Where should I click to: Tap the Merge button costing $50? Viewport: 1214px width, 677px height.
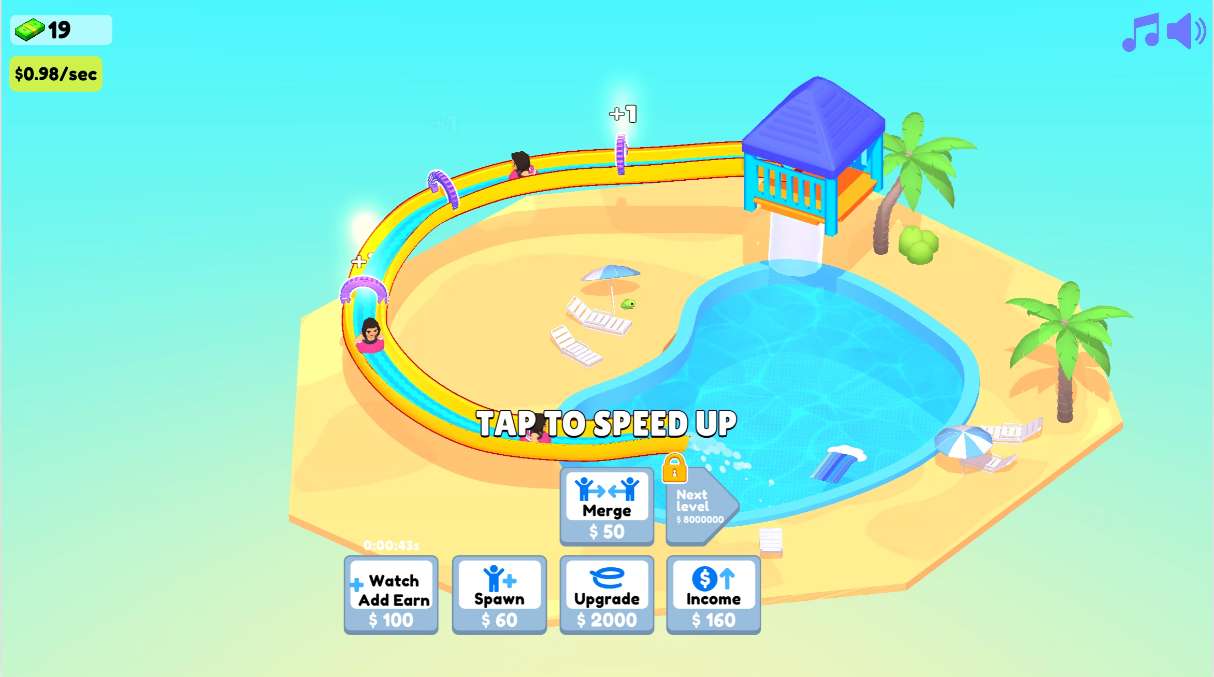pyautogui.click(x=607, y=507)
